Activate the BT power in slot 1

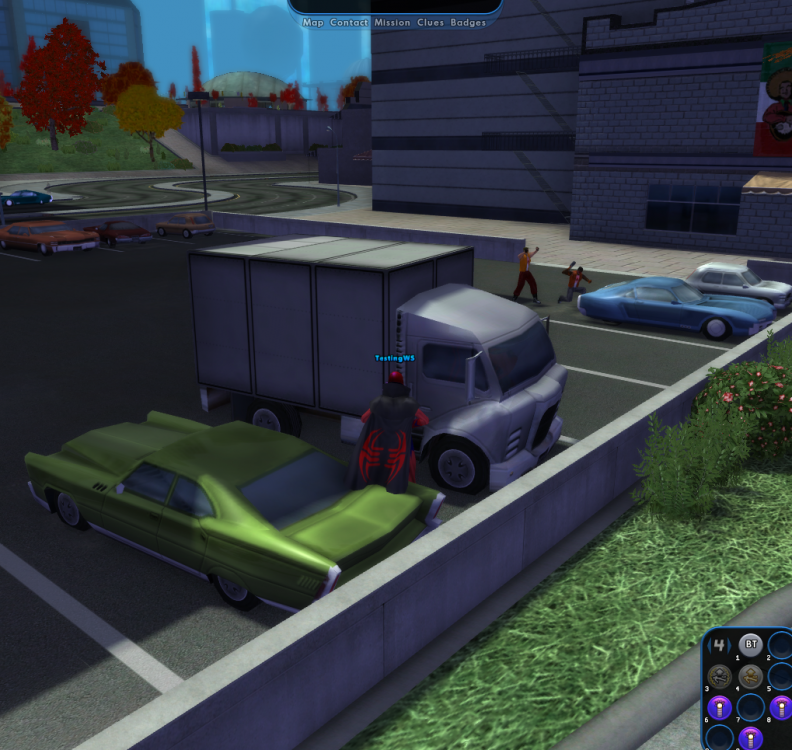coord(750,645)
